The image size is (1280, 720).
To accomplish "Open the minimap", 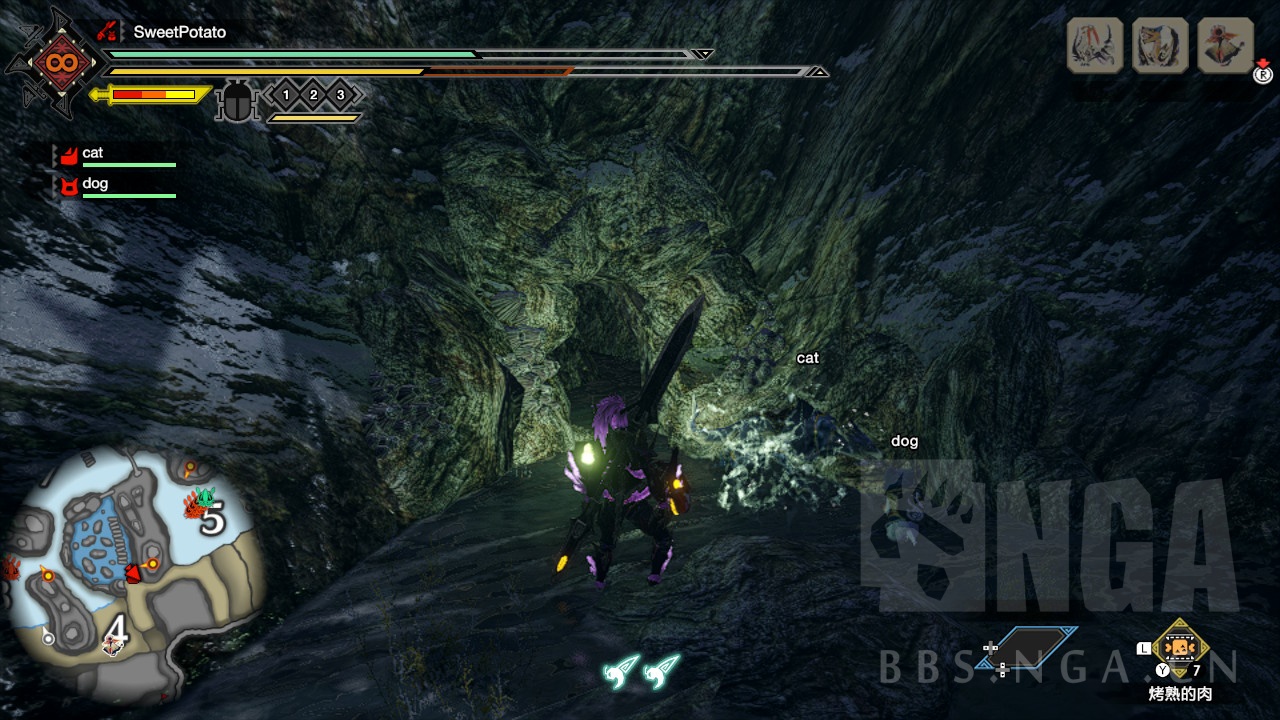I will 135,573.
